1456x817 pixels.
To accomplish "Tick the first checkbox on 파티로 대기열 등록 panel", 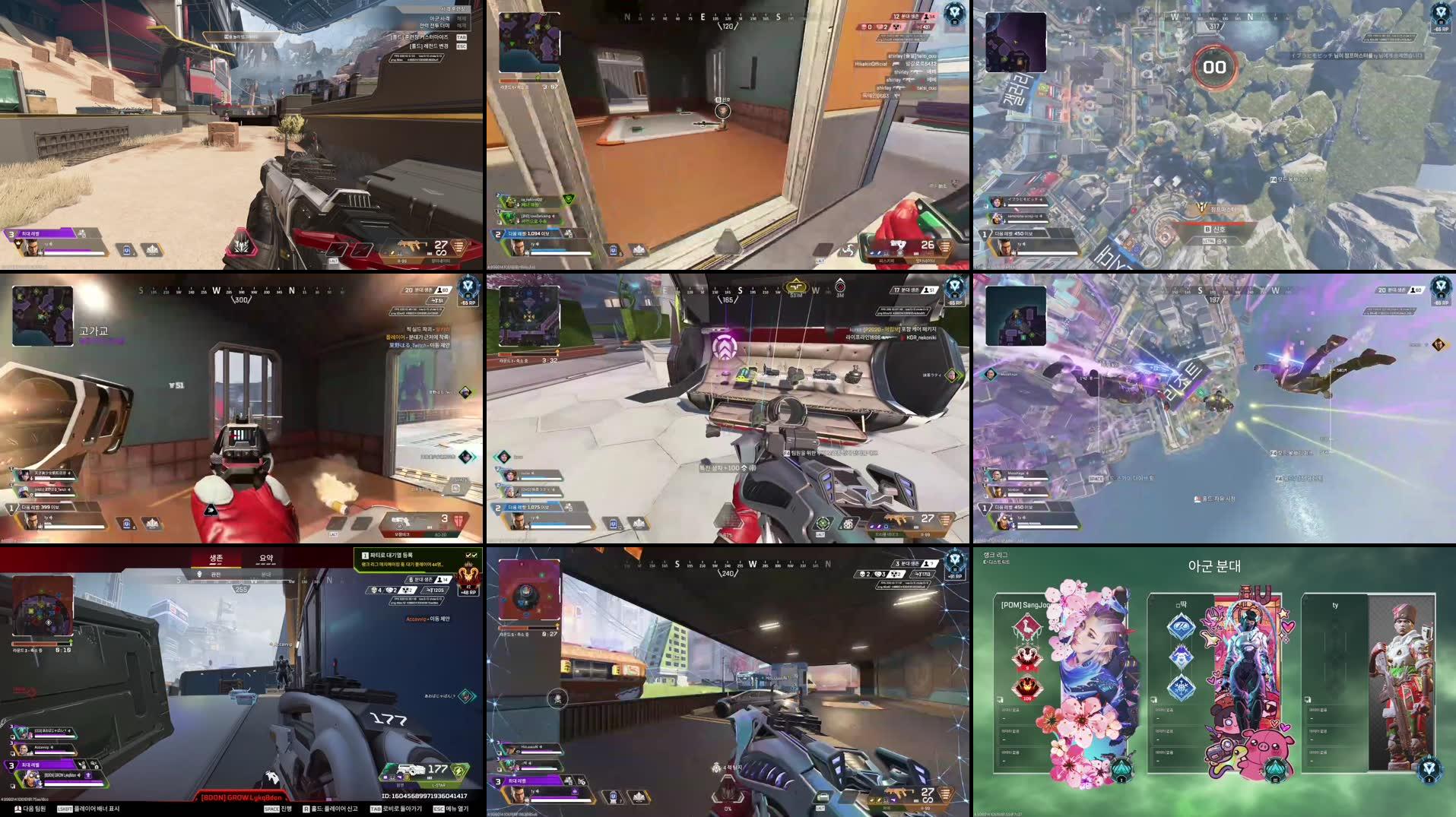I will pyautogui.click(x=469, y=556).
